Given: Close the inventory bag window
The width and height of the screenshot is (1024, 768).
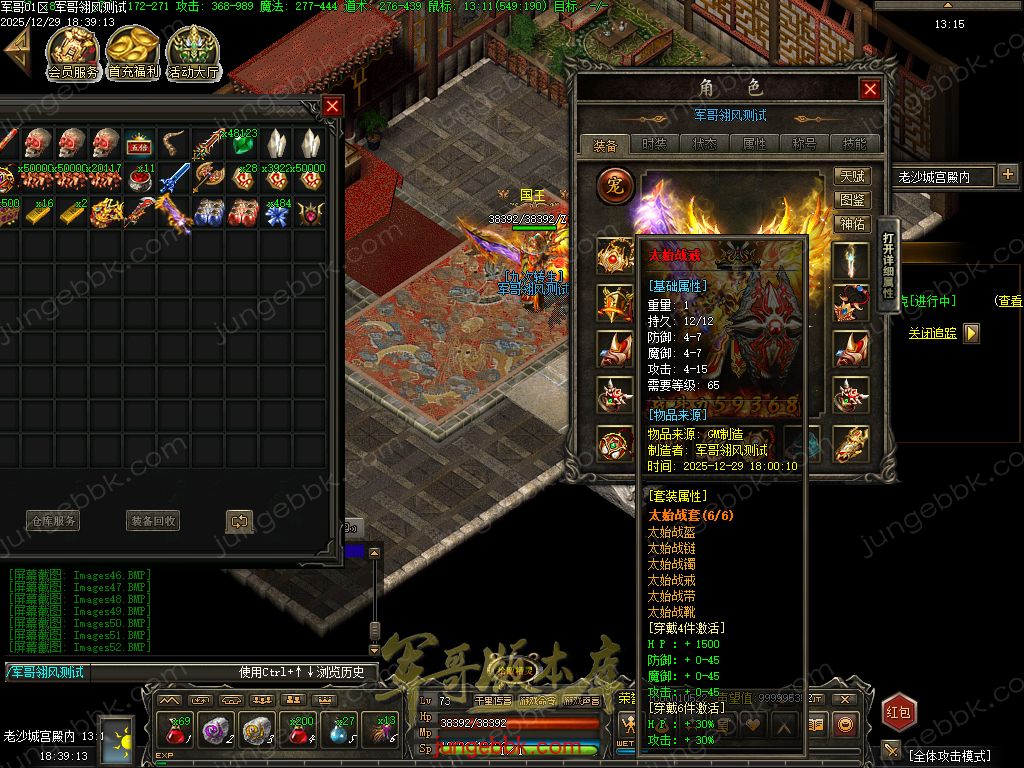Looking at the screenshot, I should [x=333, y=106].
